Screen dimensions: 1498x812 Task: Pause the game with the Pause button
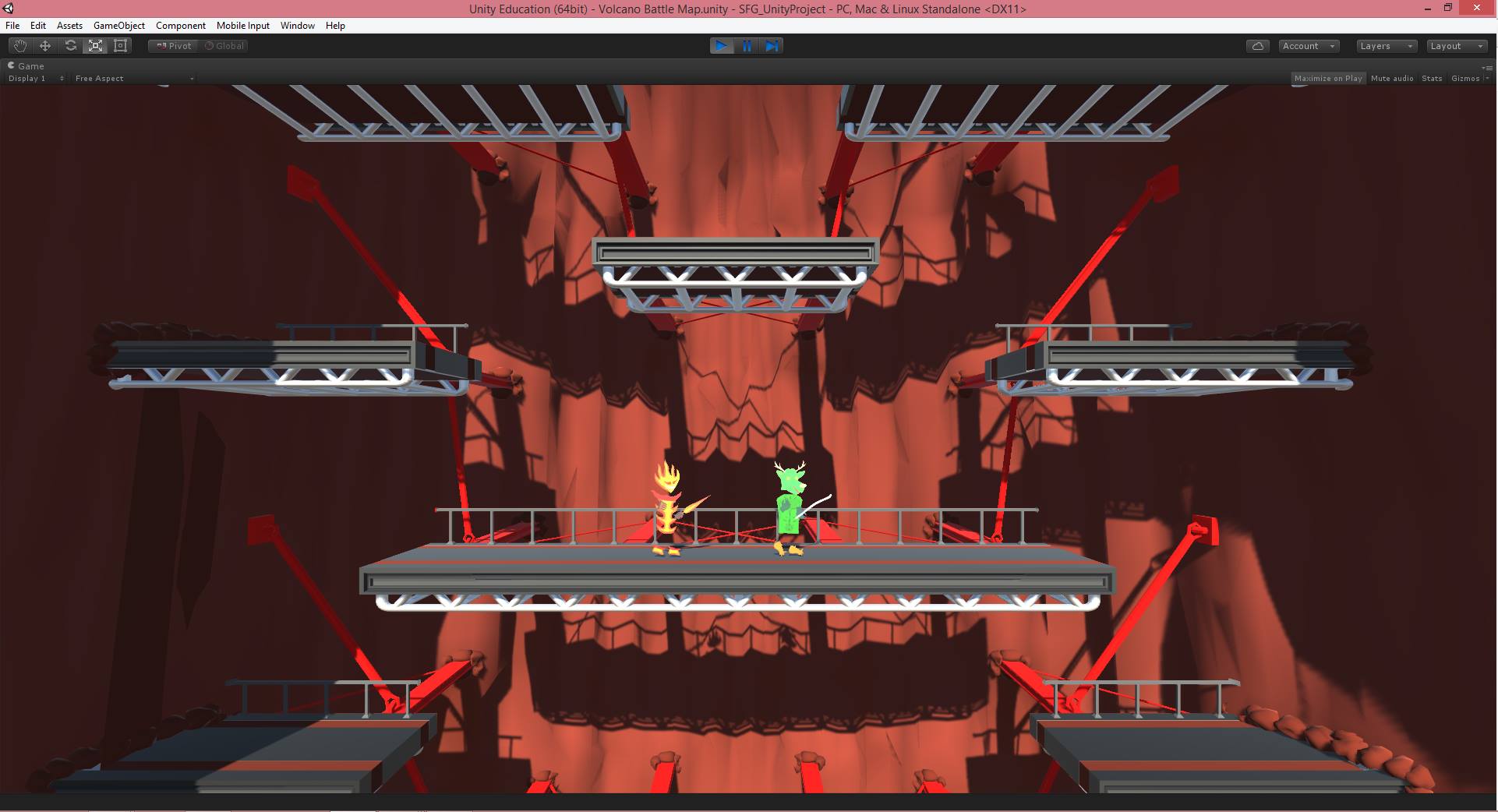747,46
